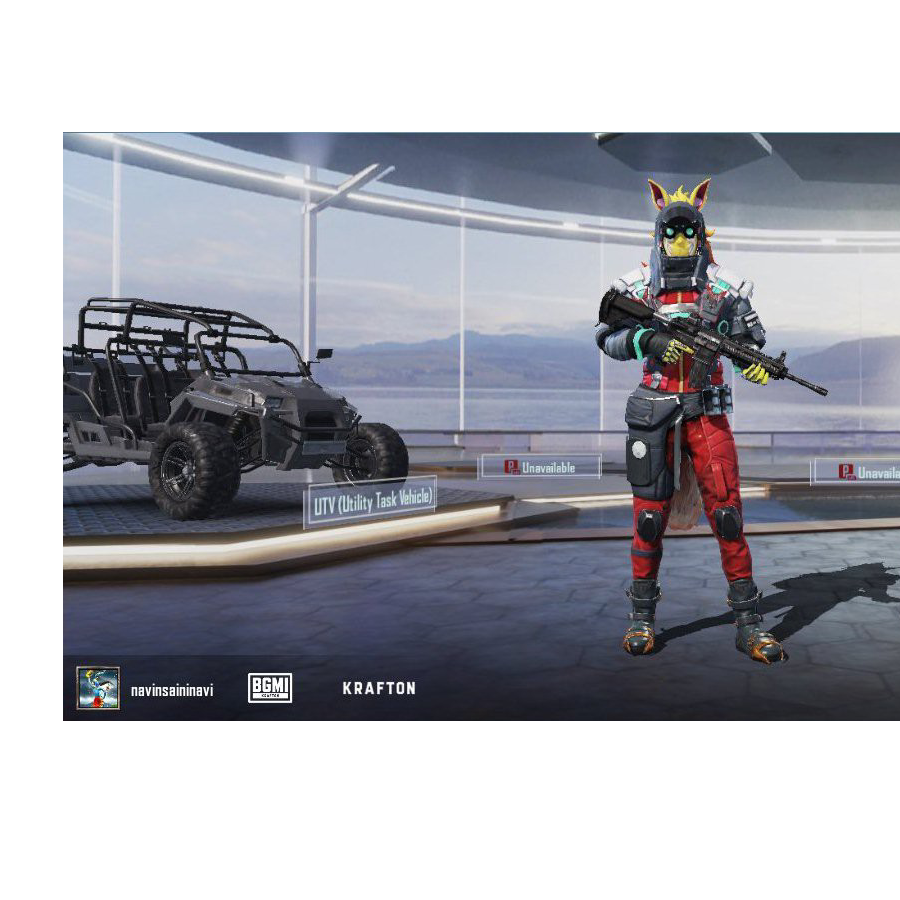900x900 pixels.
Task: Select the UTV (Utility Task Vehicle) label
Action: pos(371,502)
